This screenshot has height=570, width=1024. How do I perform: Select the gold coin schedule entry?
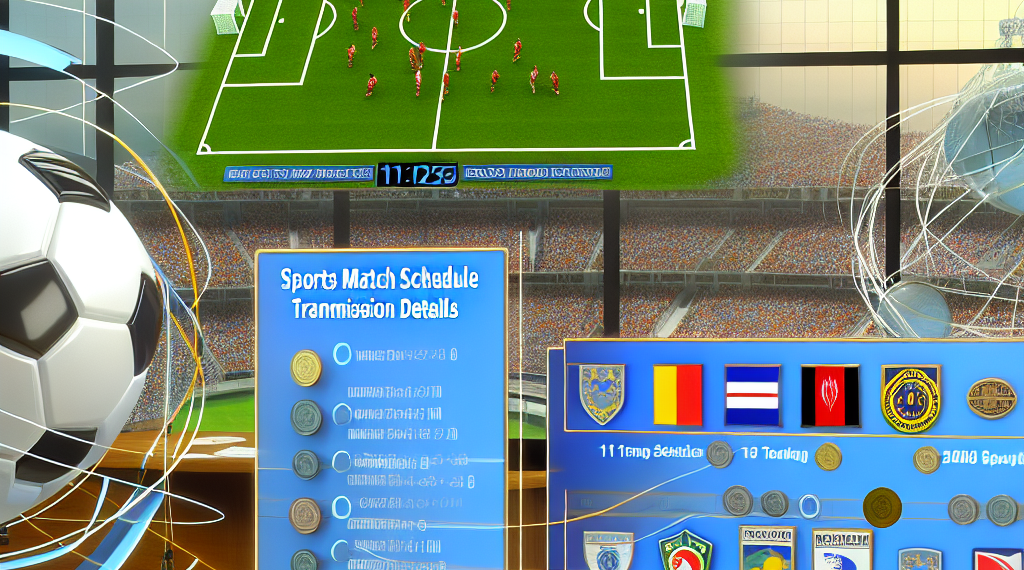[x=305, y=367]
